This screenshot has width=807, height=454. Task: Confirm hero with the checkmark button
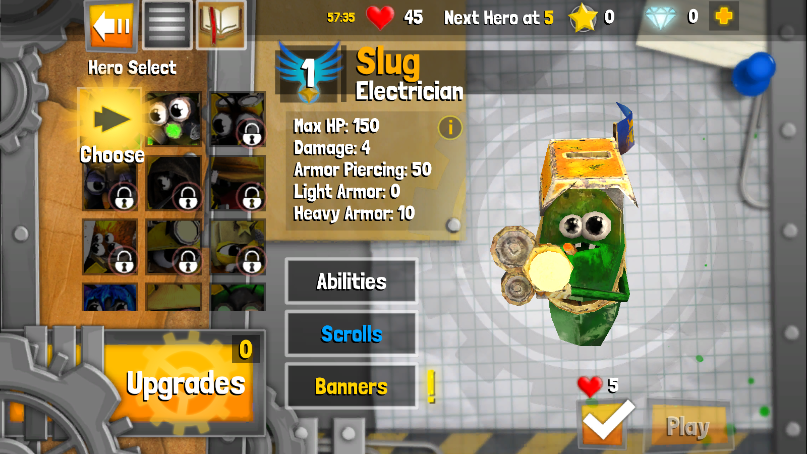[x=607, y=423]
